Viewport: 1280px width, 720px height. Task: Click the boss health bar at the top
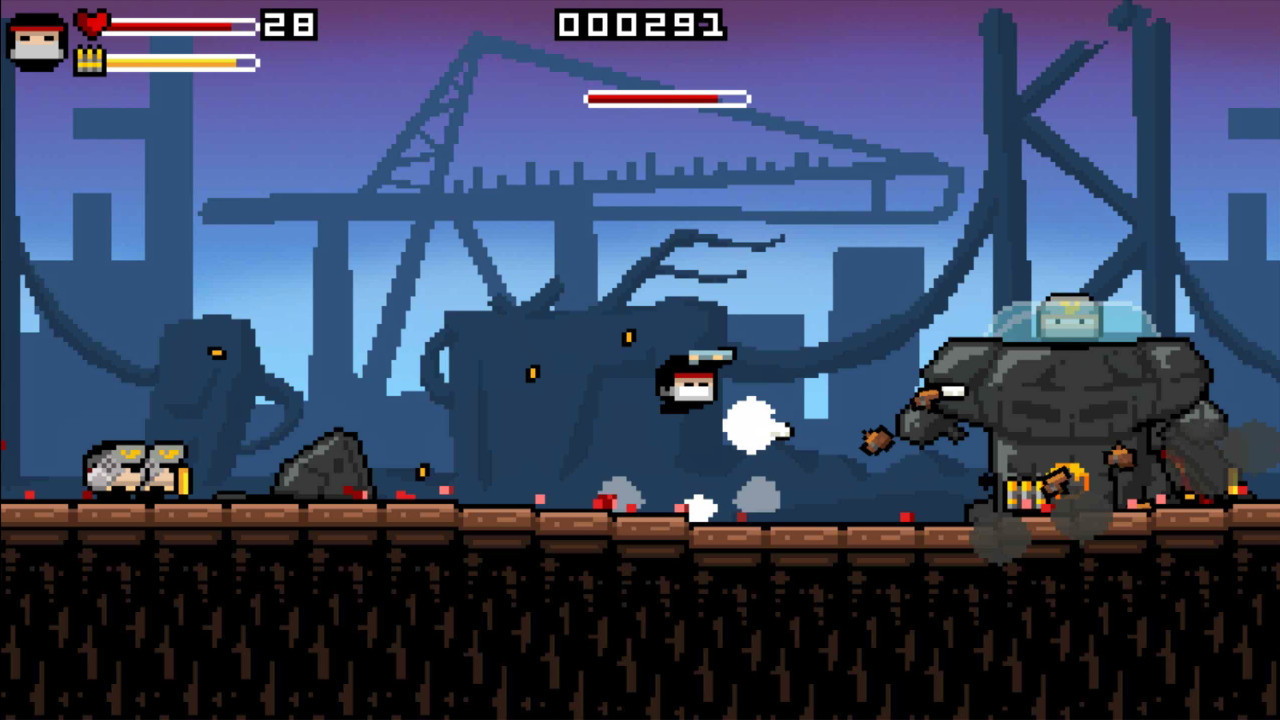pyautogui.click(x=665, y=98)
